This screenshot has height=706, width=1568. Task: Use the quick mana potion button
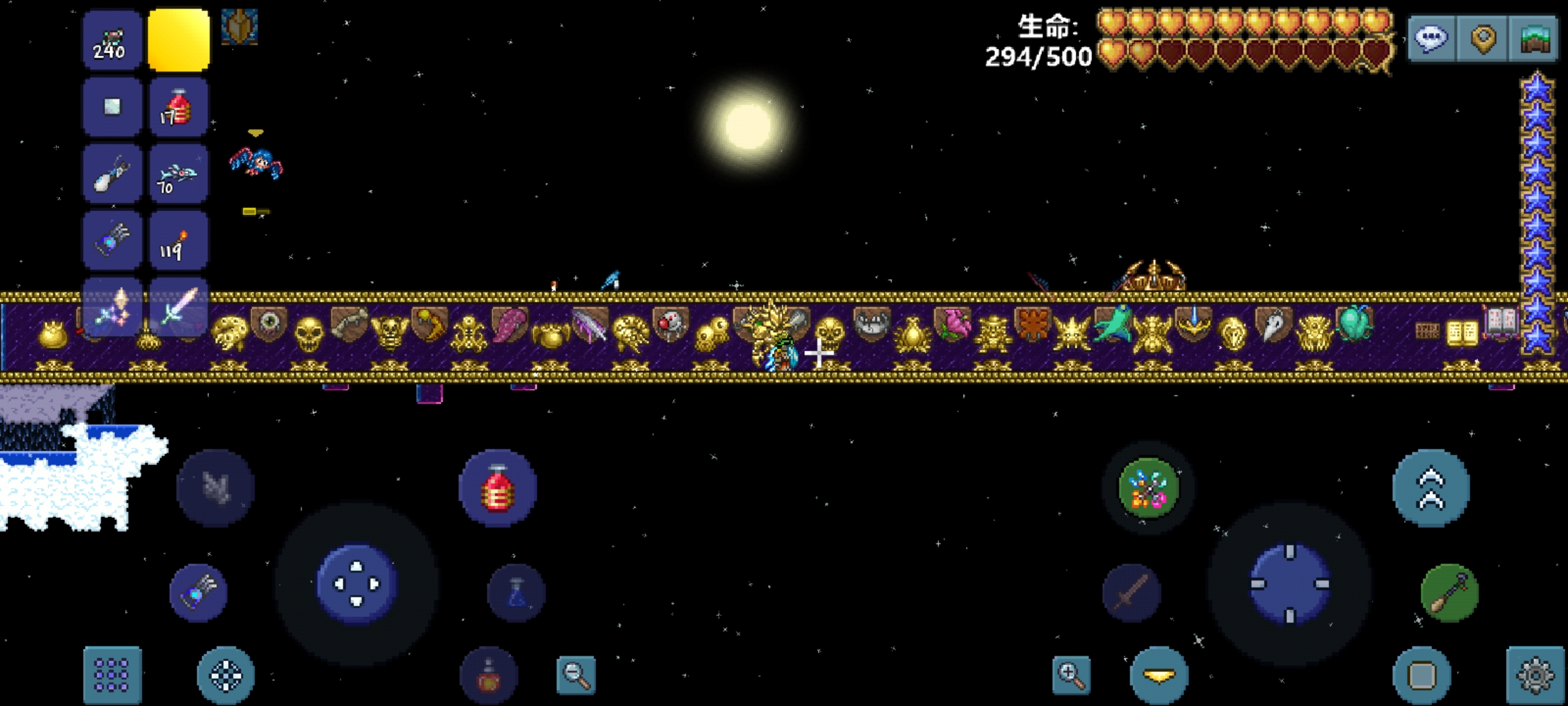point(516,592)
